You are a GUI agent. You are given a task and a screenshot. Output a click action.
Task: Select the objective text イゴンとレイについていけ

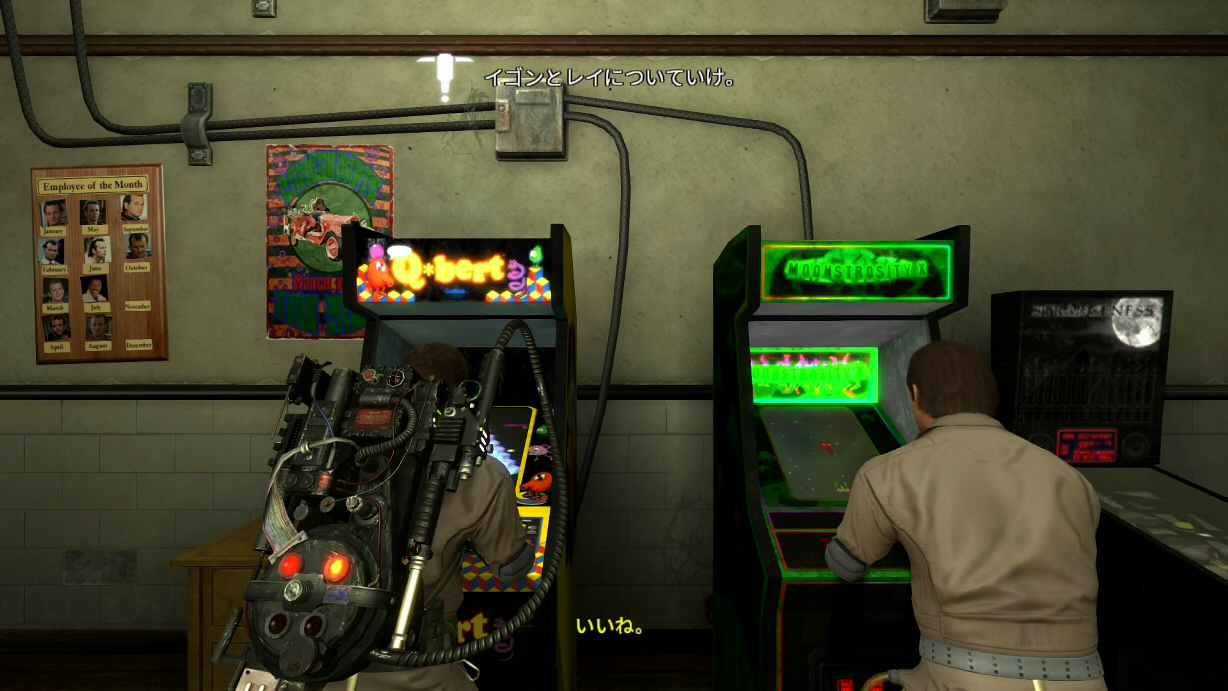[x=610, y=77]
